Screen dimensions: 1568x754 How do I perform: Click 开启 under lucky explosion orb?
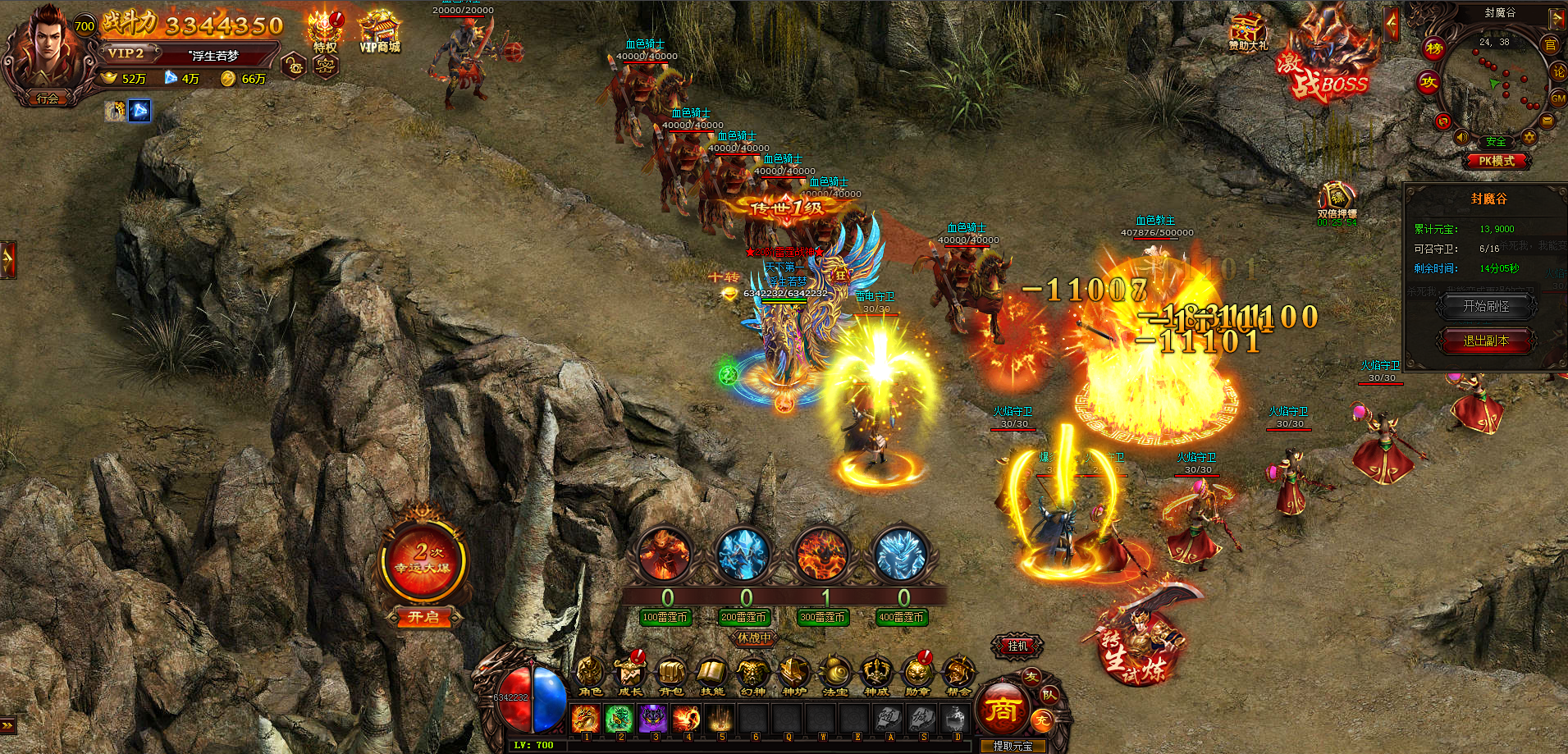pos(423,617)
